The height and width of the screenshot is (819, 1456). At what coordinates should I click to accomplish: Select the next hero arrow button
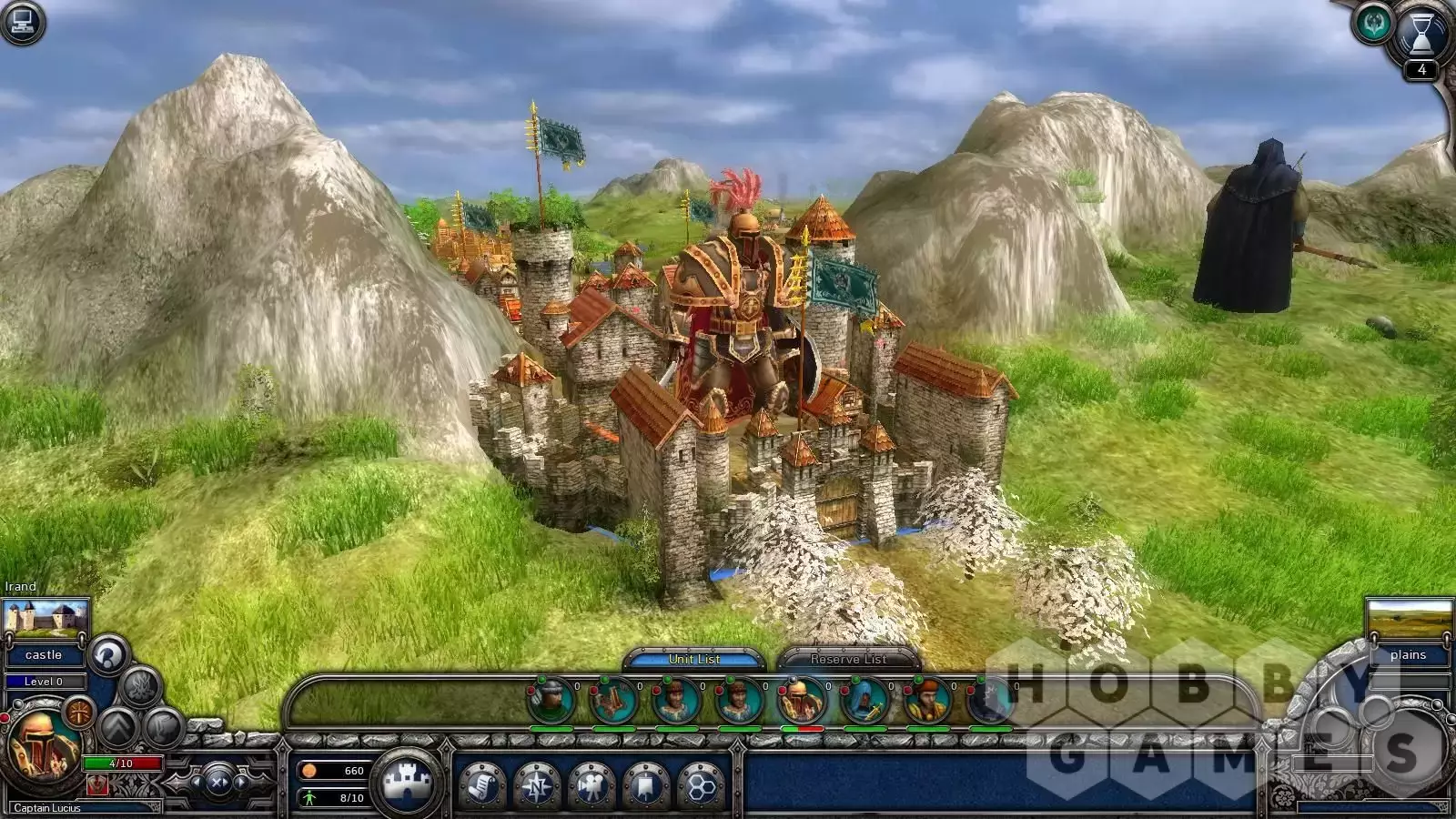241,782
